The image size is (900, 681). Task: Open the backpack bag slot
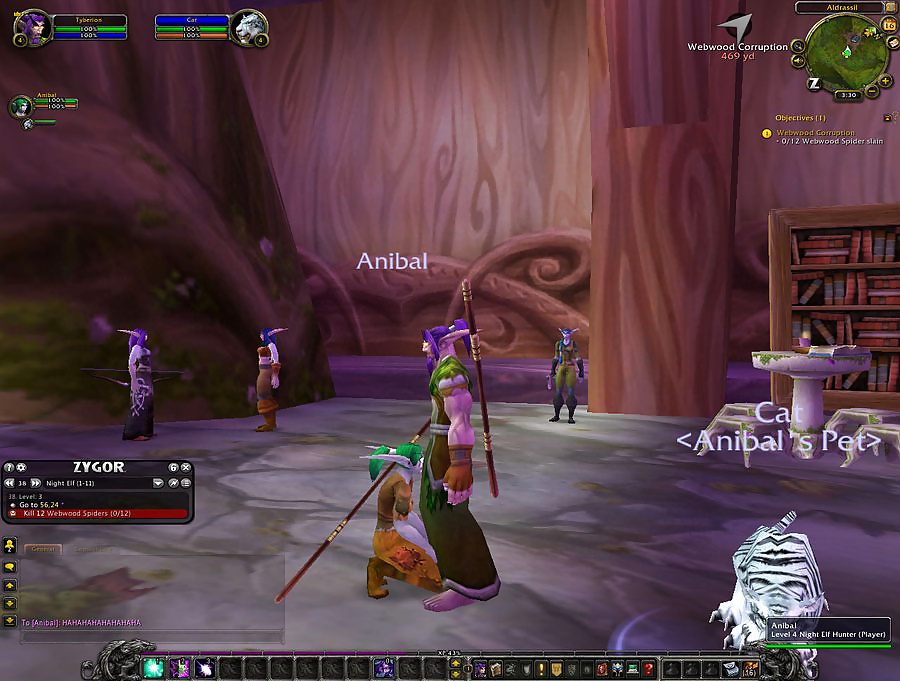coord(750,668)
